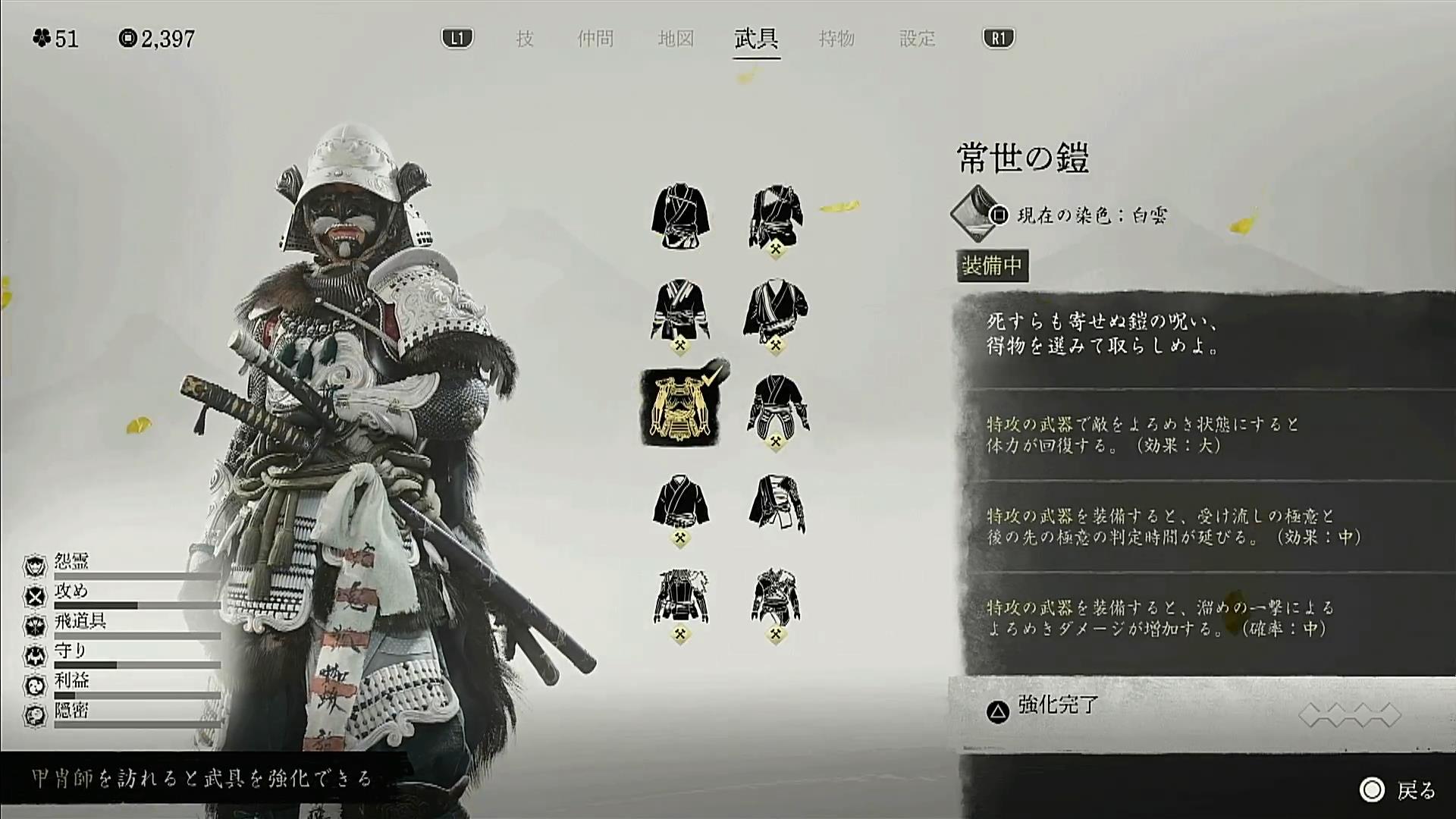
Task: Select the 武具 gear tab
Action: click(756, 39)
